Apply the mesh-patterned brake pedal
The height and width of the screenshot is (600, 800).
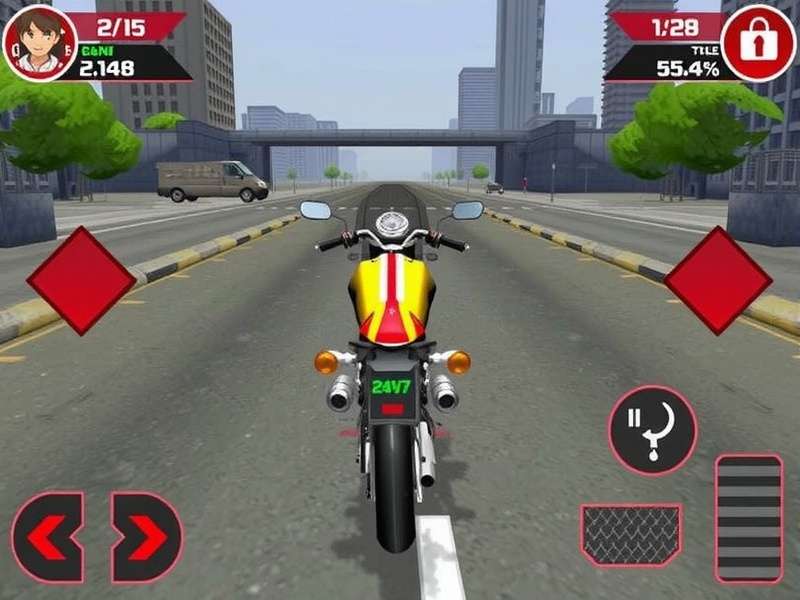[x=630, y=535]
